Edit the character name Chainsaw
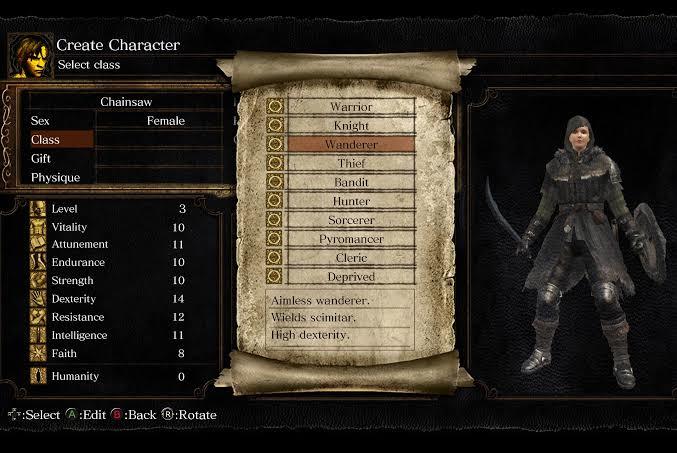Image resolution: width=677 pixels, height=453 pixels. pos(124,102)
